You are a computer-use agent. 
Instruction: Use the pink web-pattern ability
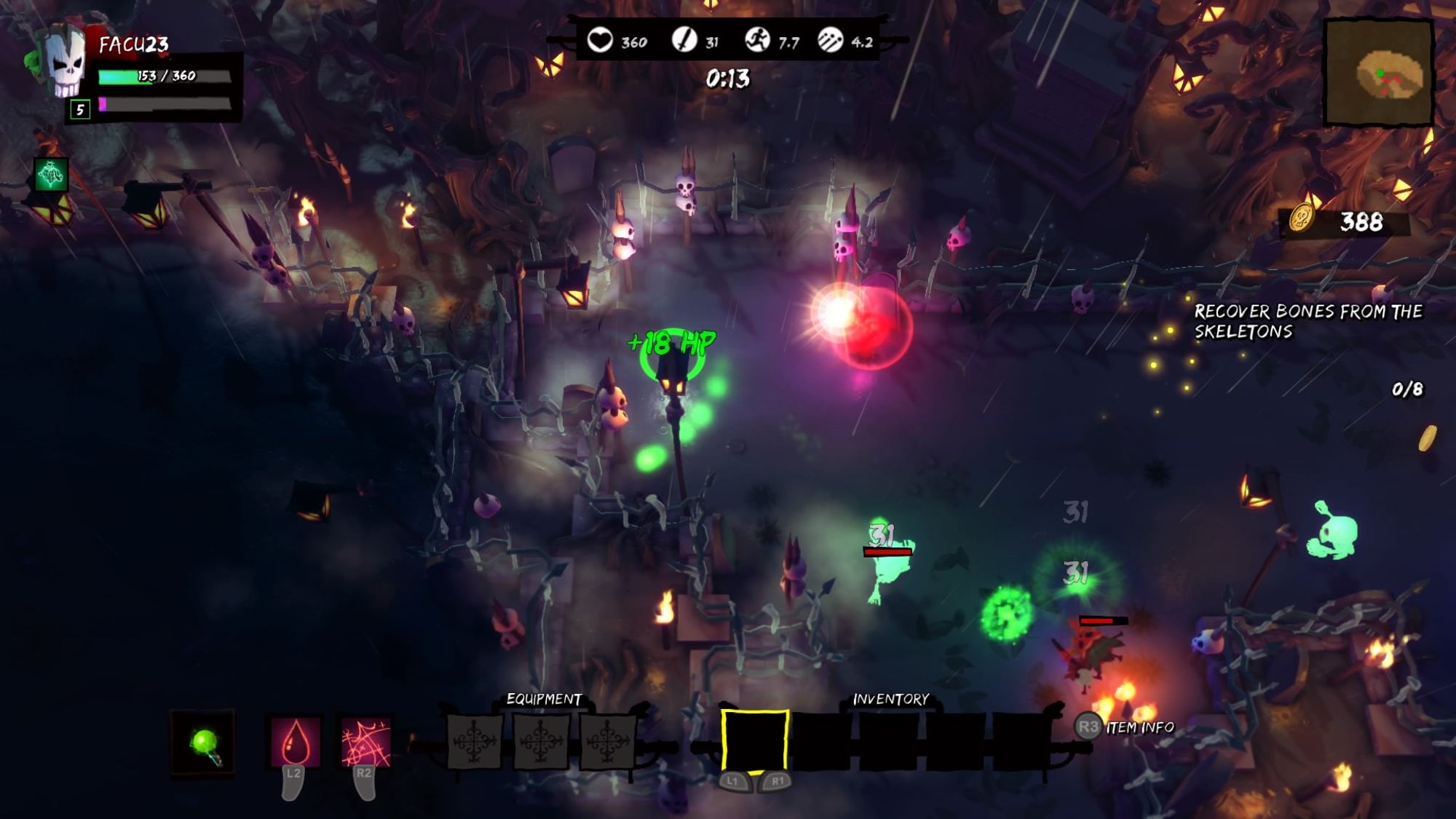(x=365, y=743)
